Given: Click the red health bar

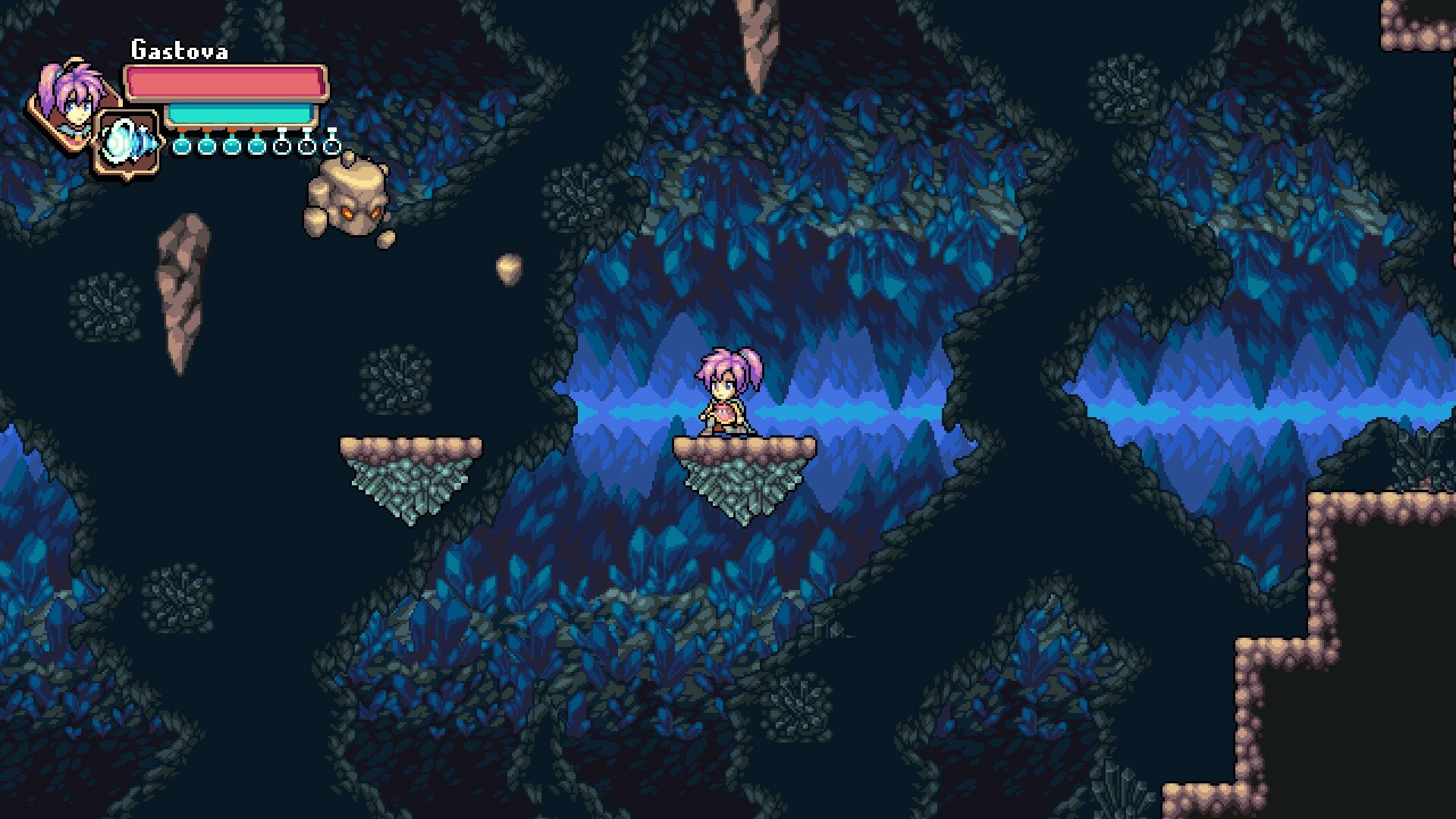Looking at the screenshot, I should pos(224,83).
